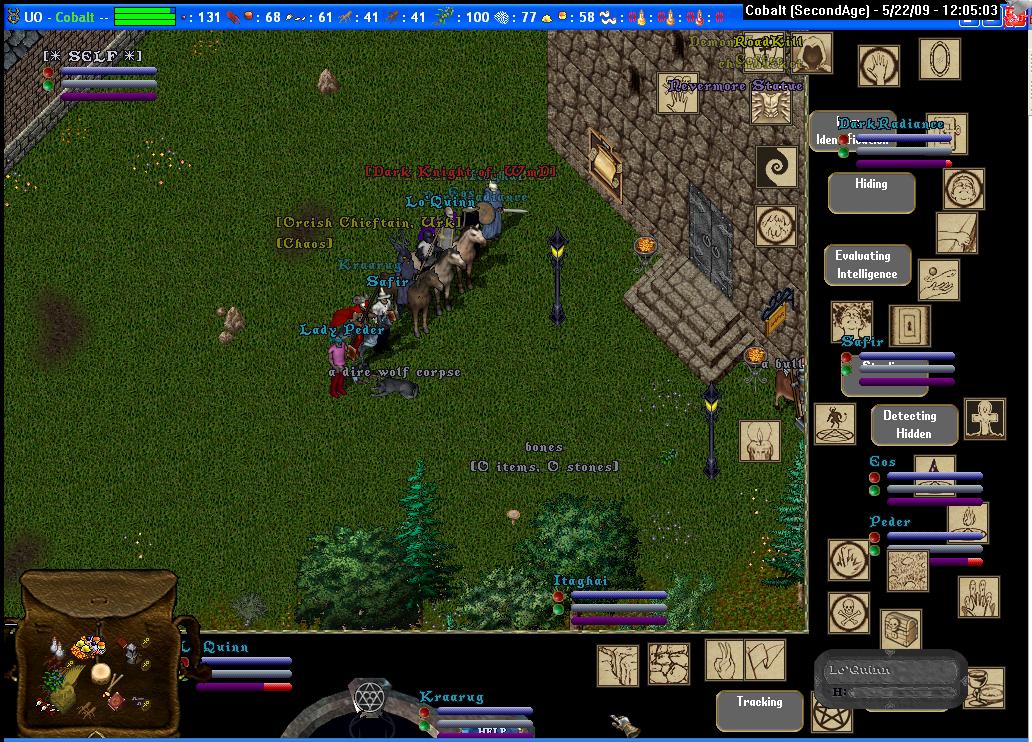Cast the demon on pentagram summon icon

coord(834,423)
